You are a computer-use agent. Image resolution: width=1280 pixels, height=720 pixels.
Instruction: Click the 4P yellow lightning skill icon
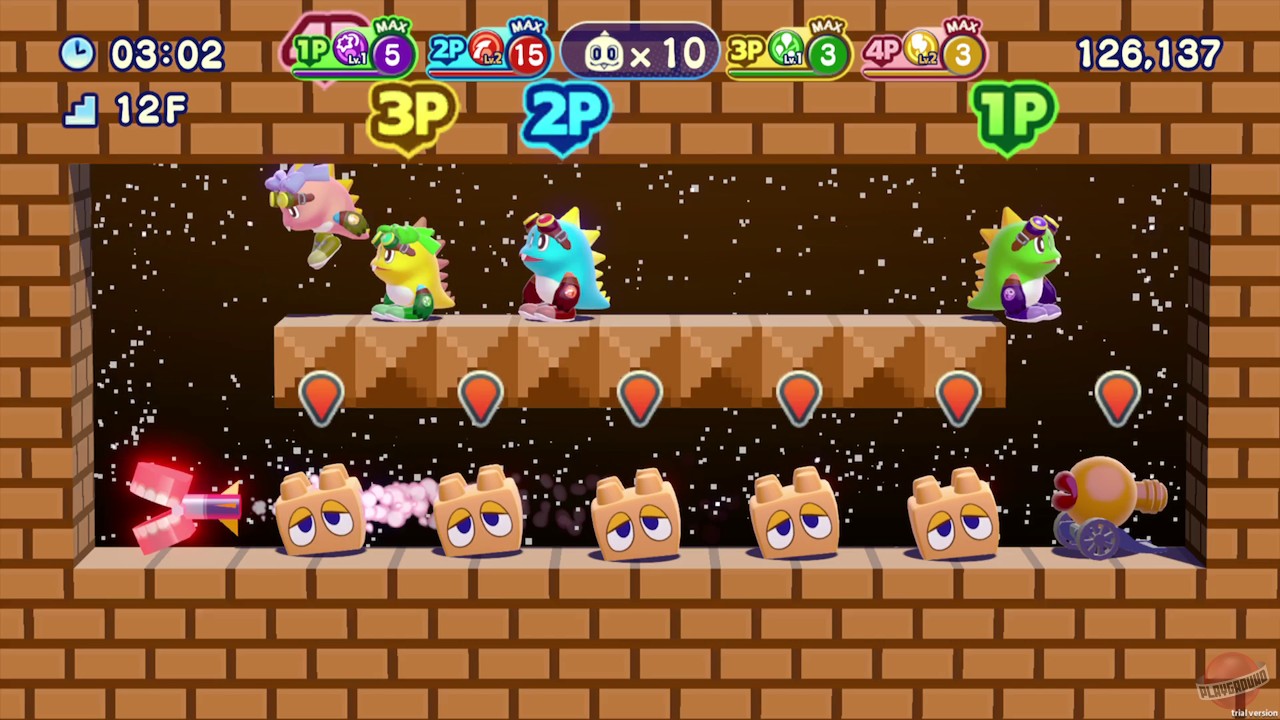click(x=923, y=47)
